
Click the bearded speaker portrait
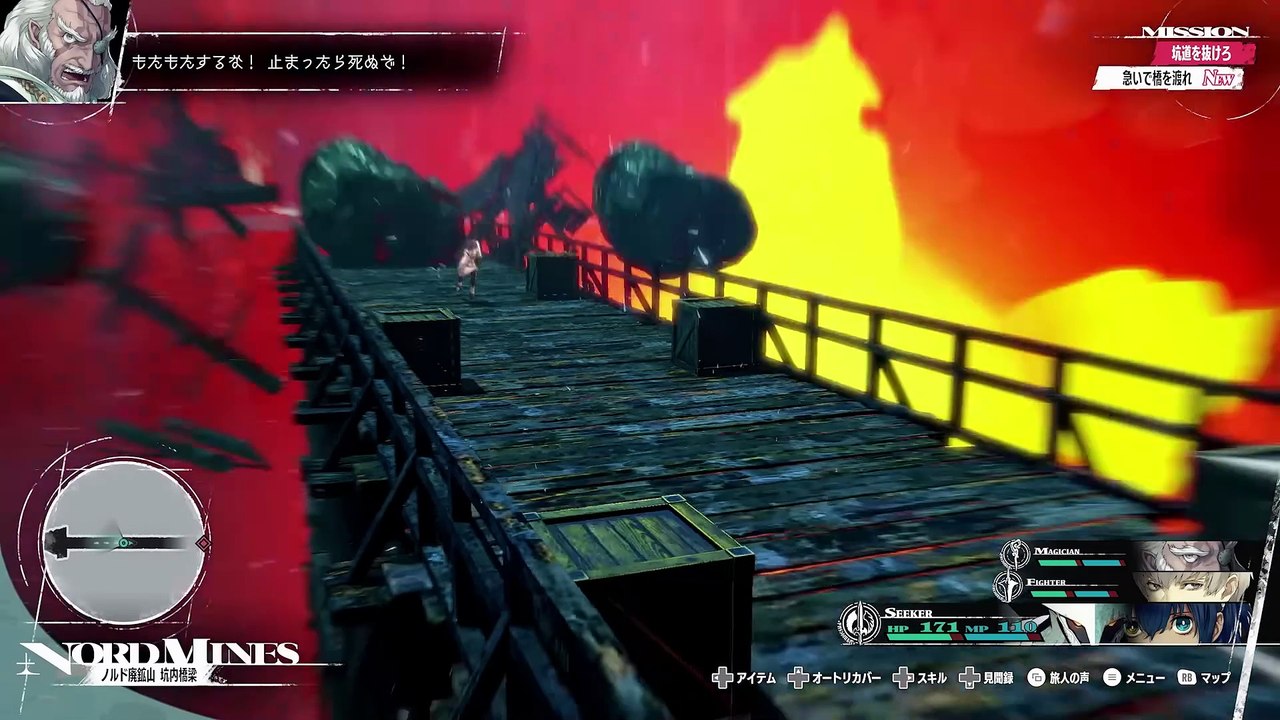(58, 50)
